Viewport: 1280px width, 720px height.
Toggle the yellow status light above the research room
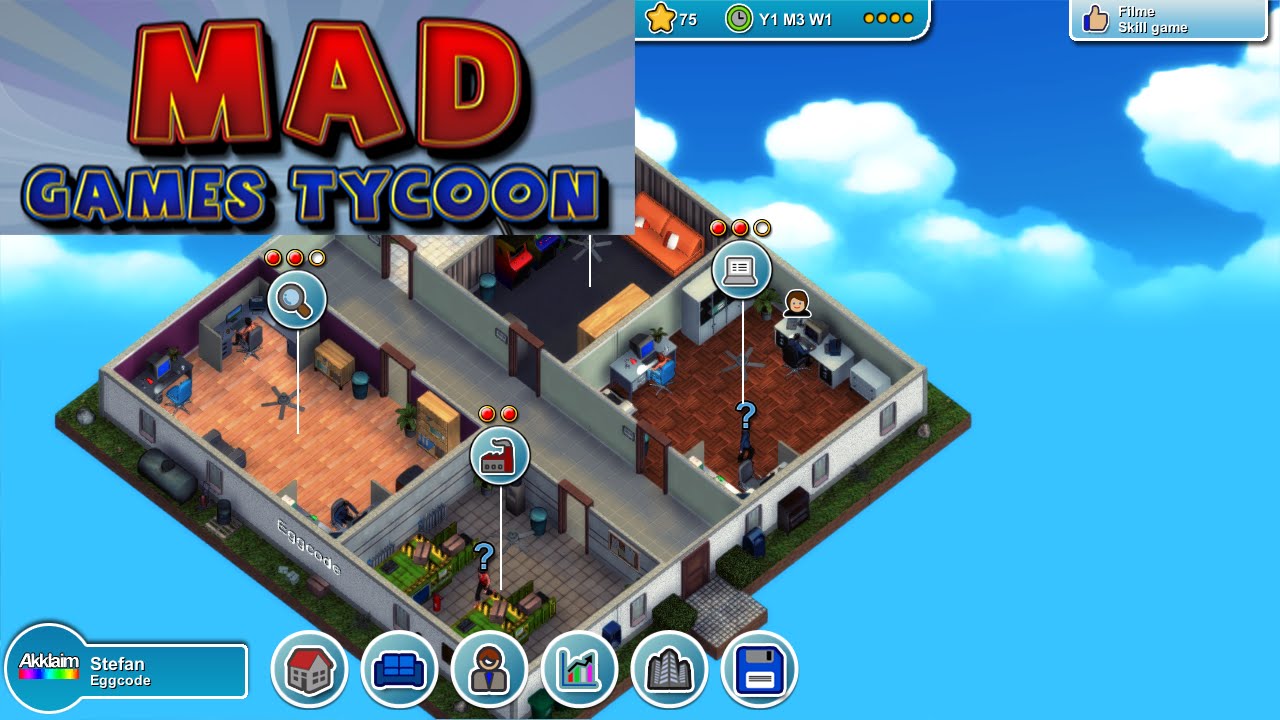click(x=318, y=255)
